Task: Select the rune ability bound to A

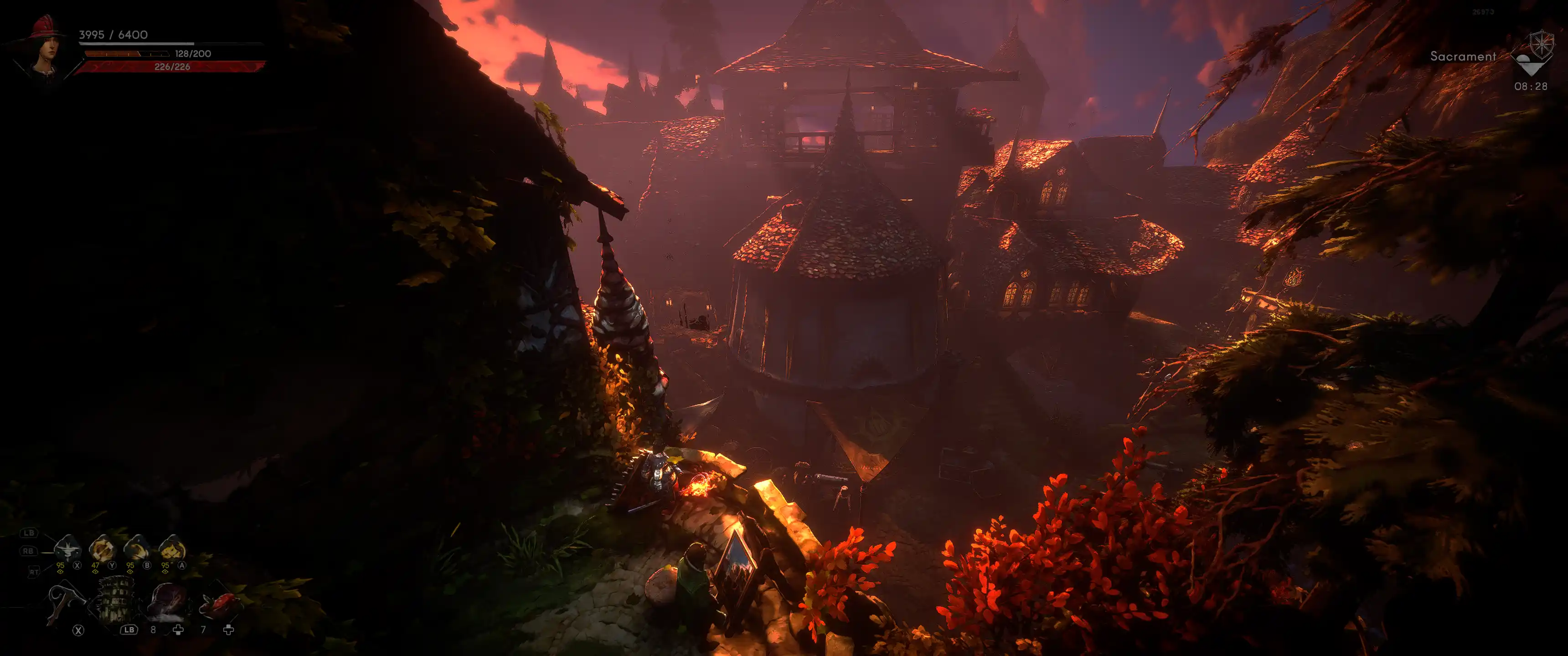Action: tap(172, 549)
